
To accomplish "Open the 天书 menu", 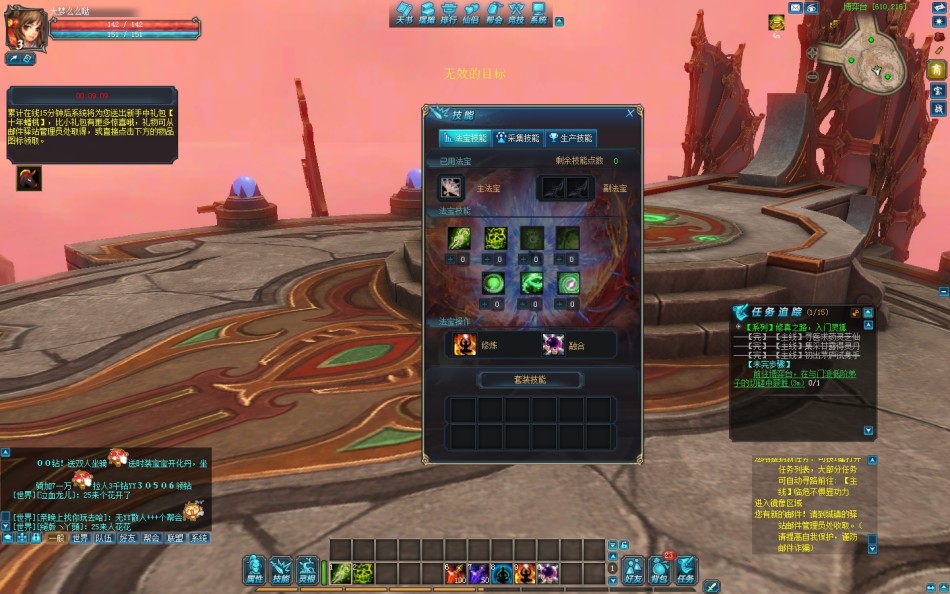I will tap(404, 14).
